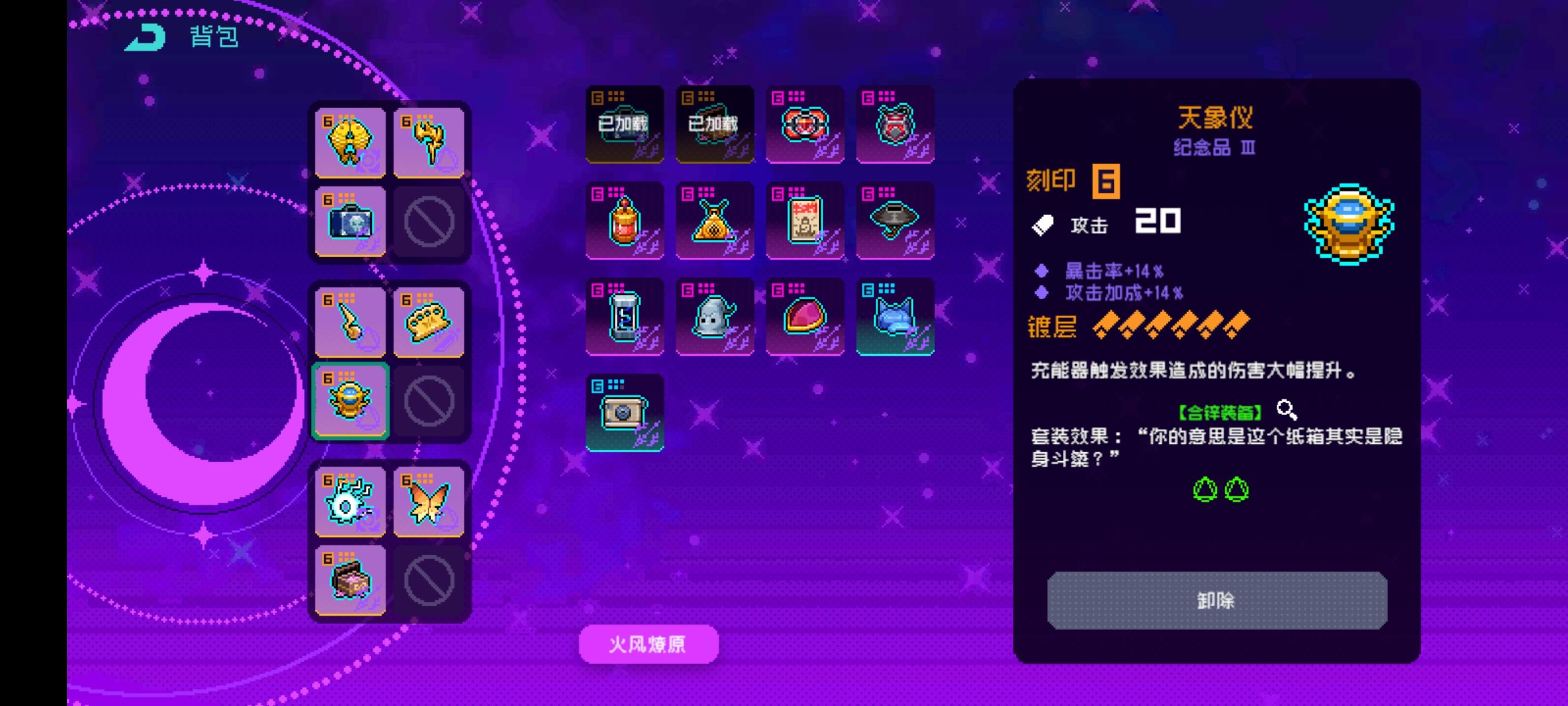Switch to the 火凤燎原 character tab
Screen dimensions: 1568x706
[648, 644]
